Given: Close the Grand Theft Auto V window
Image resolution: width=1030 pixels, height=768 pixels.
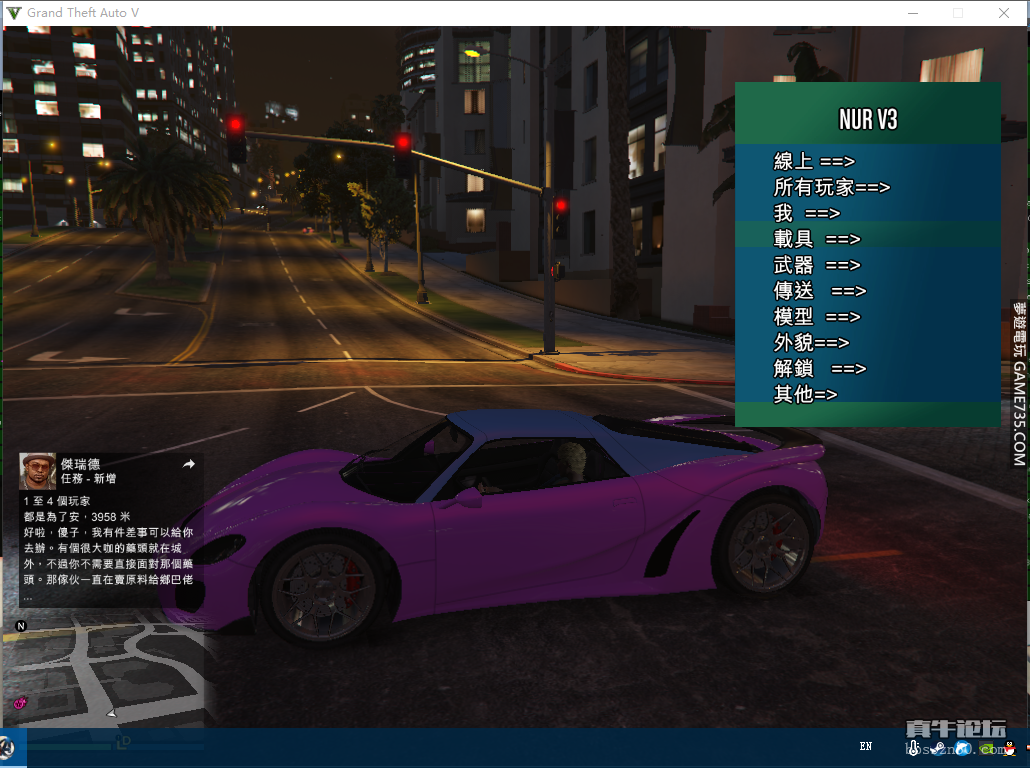Looking at the screenshot, I should pyautogui.click(x=1004, y=13).
